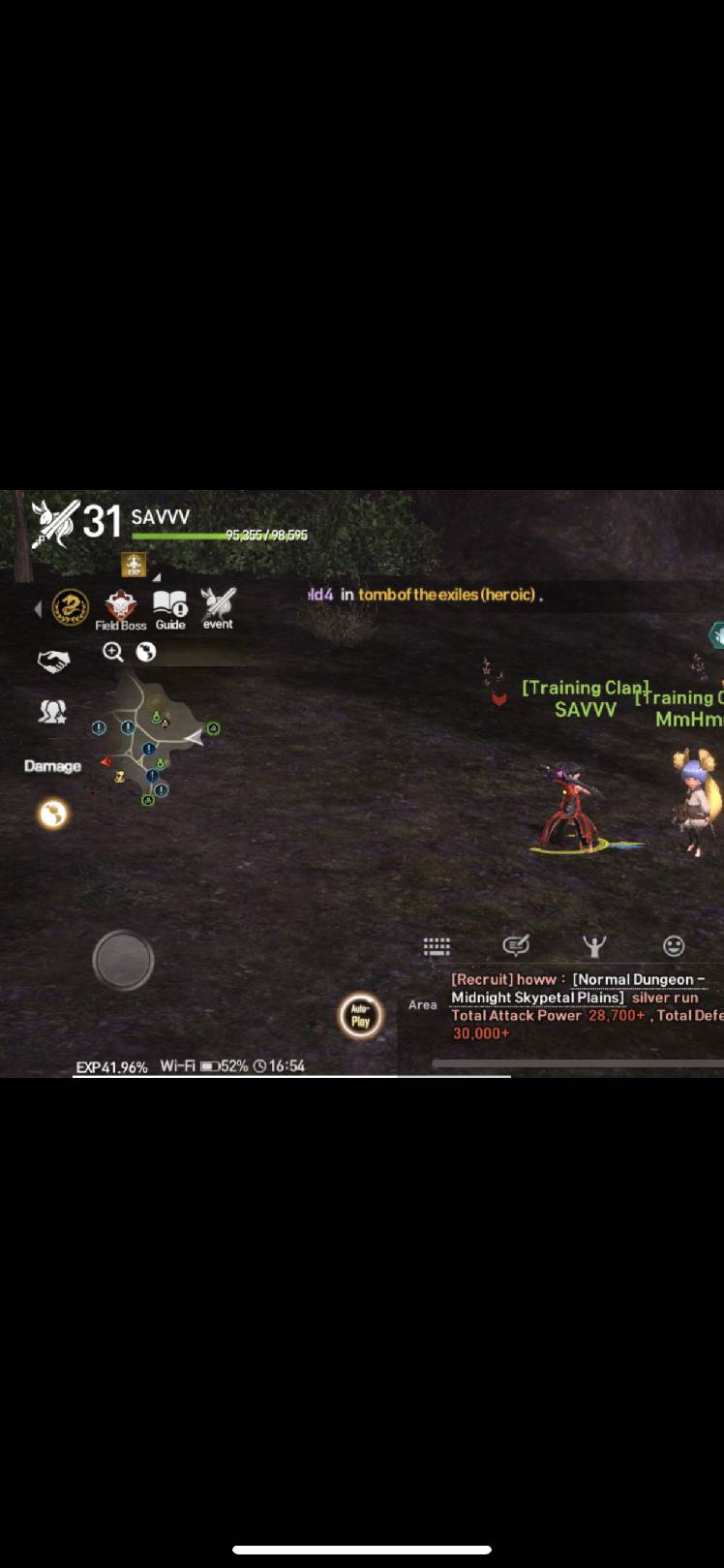Open the chat message bubble icon
This screenshot has width=724, height=1568.
point(516,945)
